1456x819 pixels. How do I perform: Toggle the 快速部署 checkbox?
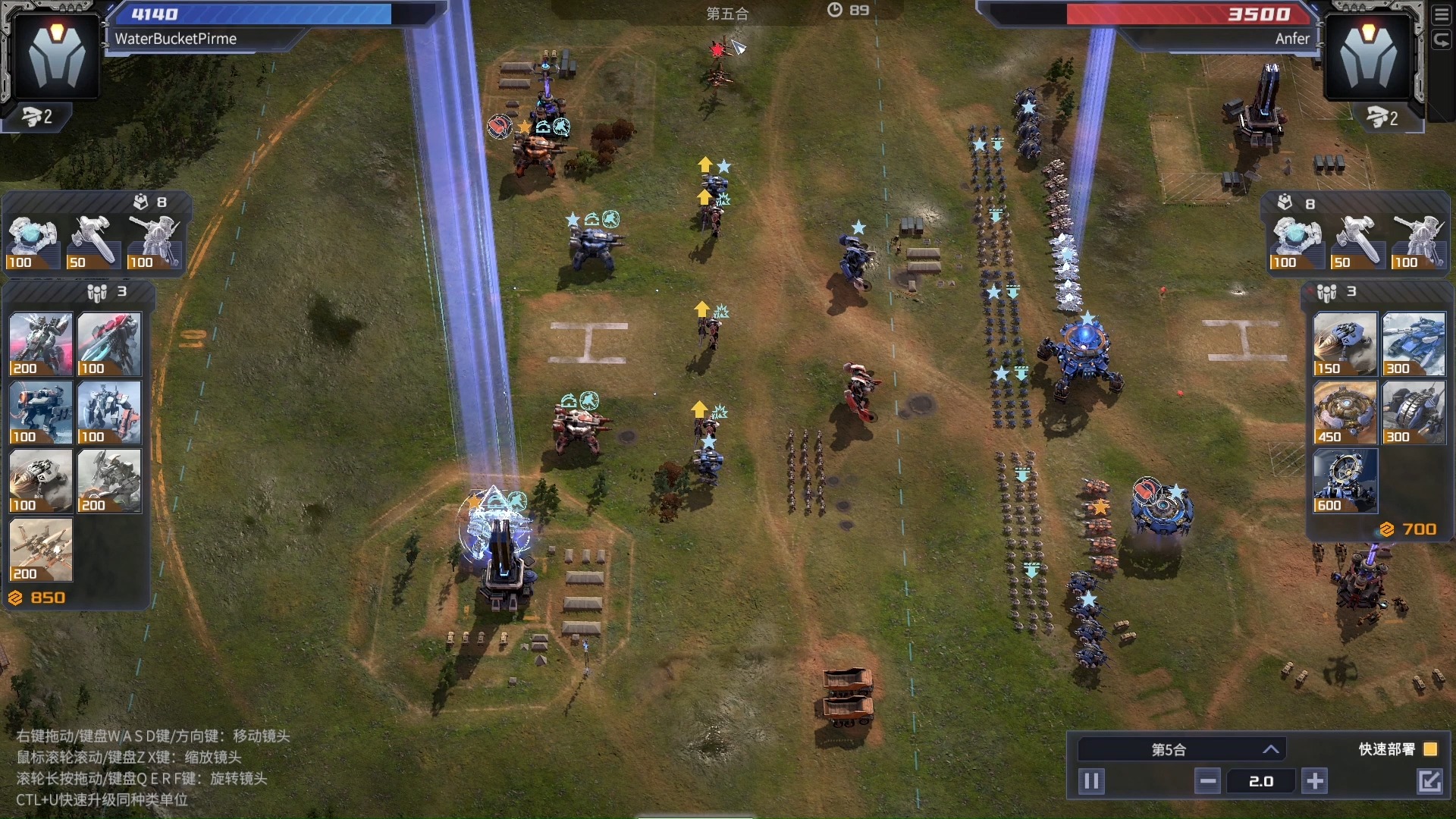coord(1430,749)
